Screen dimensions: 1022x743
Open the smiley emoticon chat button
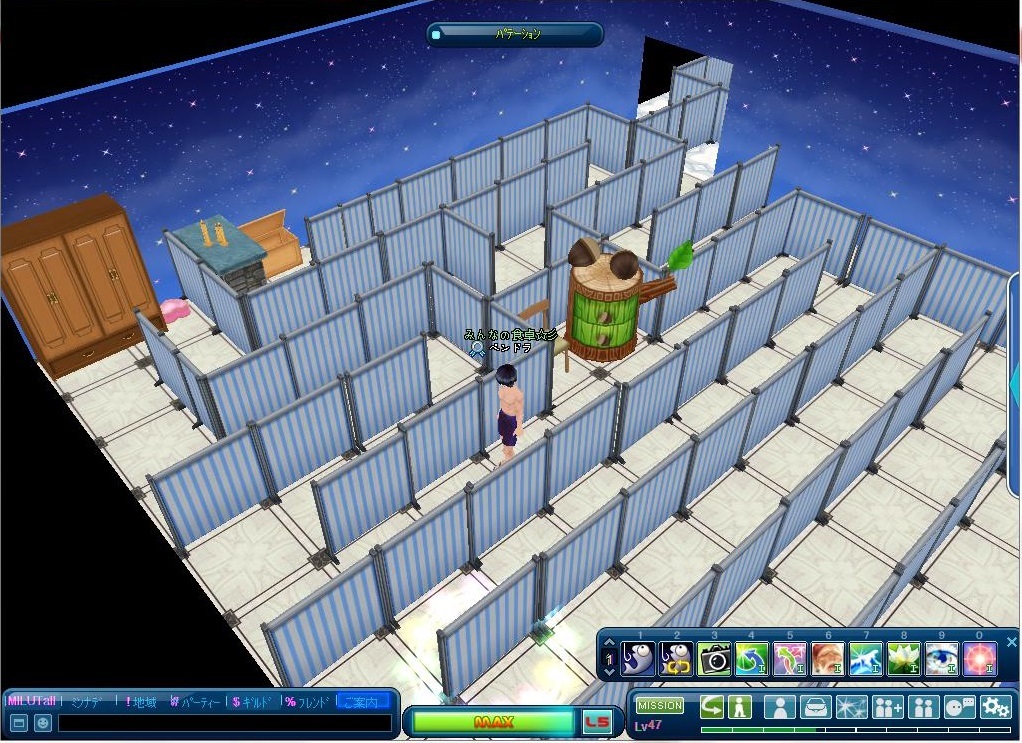click(x=43, y=723)
